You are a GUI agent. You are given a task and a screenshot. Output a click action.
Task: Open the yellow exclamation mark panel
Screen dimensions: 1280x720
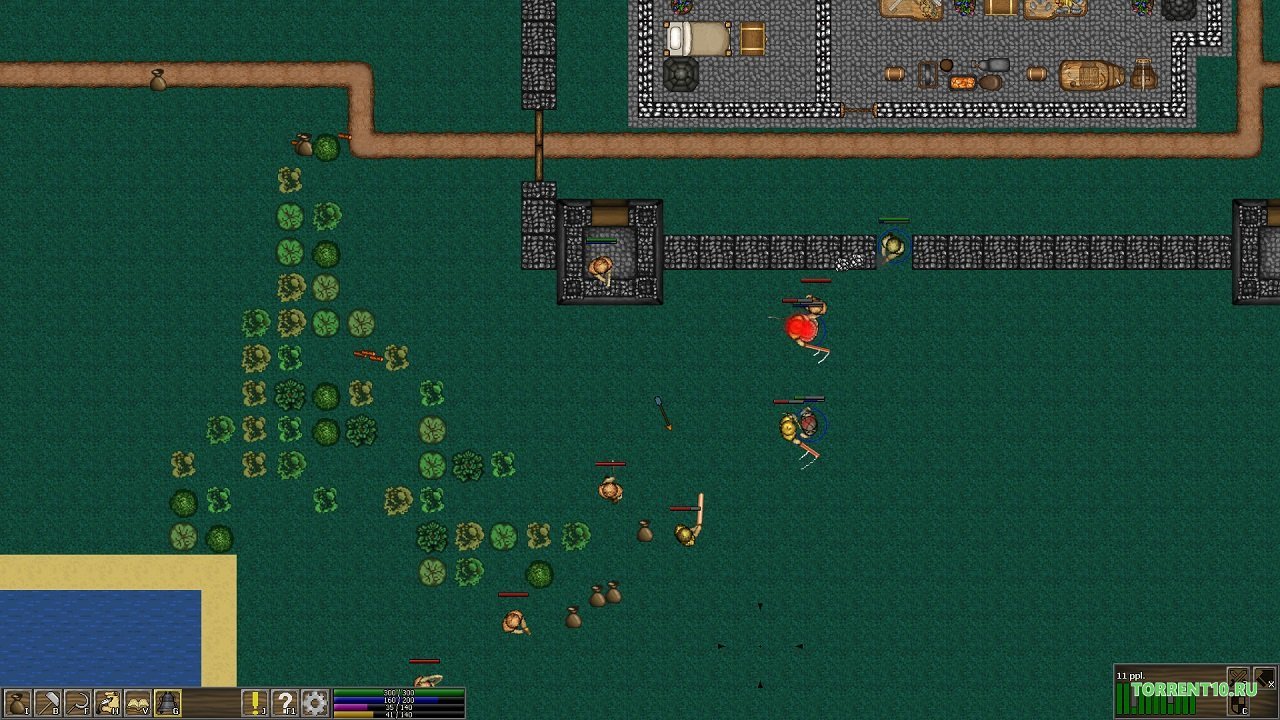tap(256, 703)
